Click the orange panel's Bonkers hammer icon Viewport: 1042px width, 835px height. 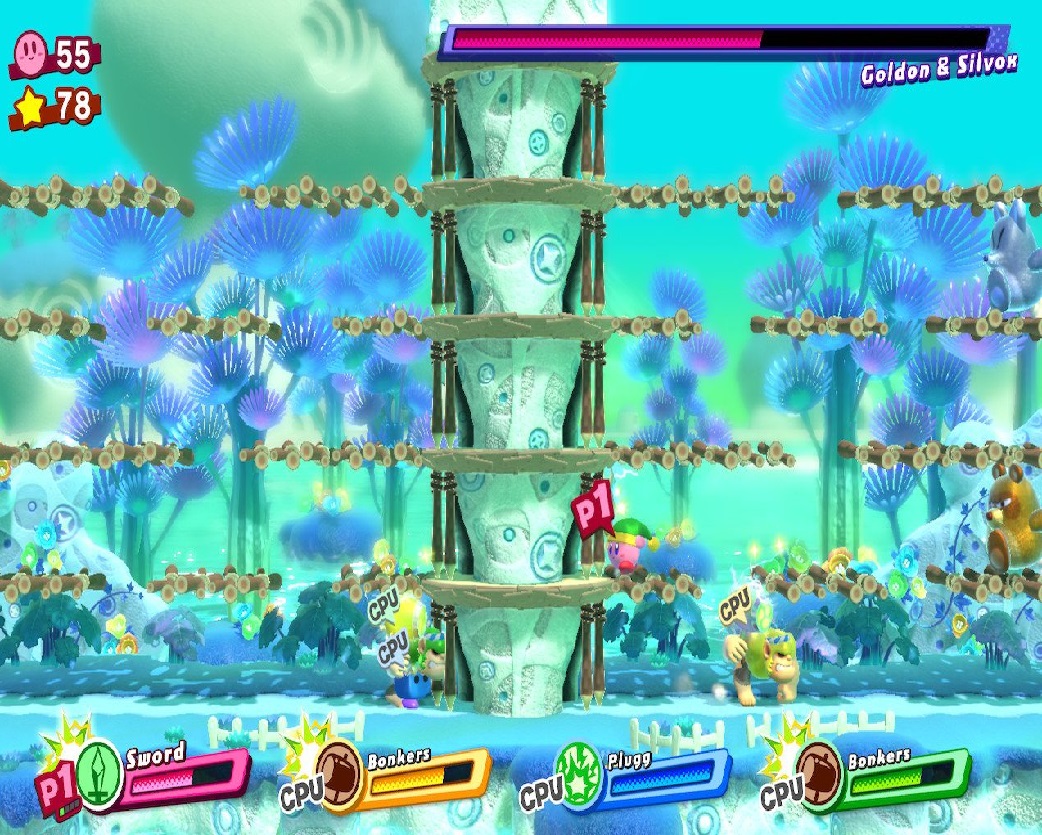click(338, 770)
